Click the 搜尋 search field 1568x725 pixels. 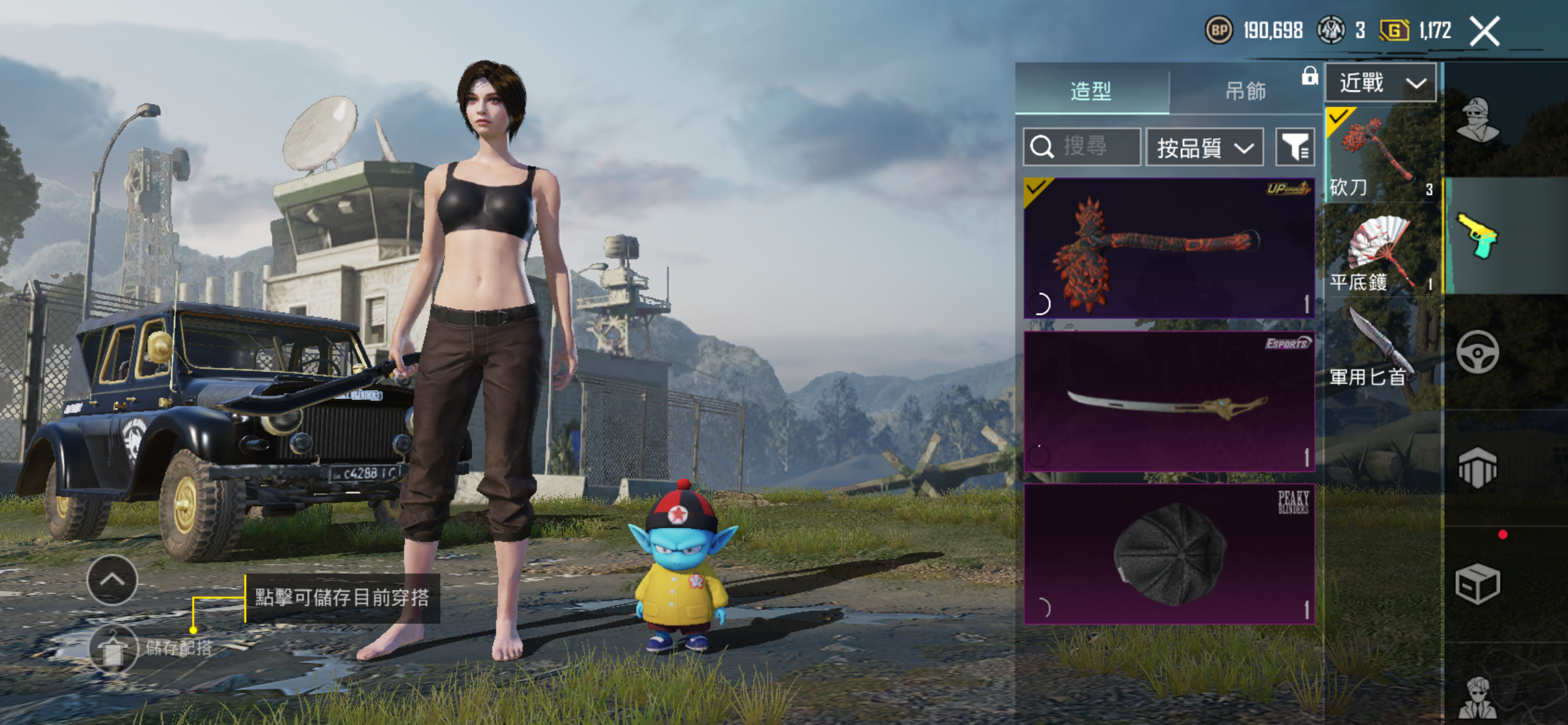(x=1082, y=147)
